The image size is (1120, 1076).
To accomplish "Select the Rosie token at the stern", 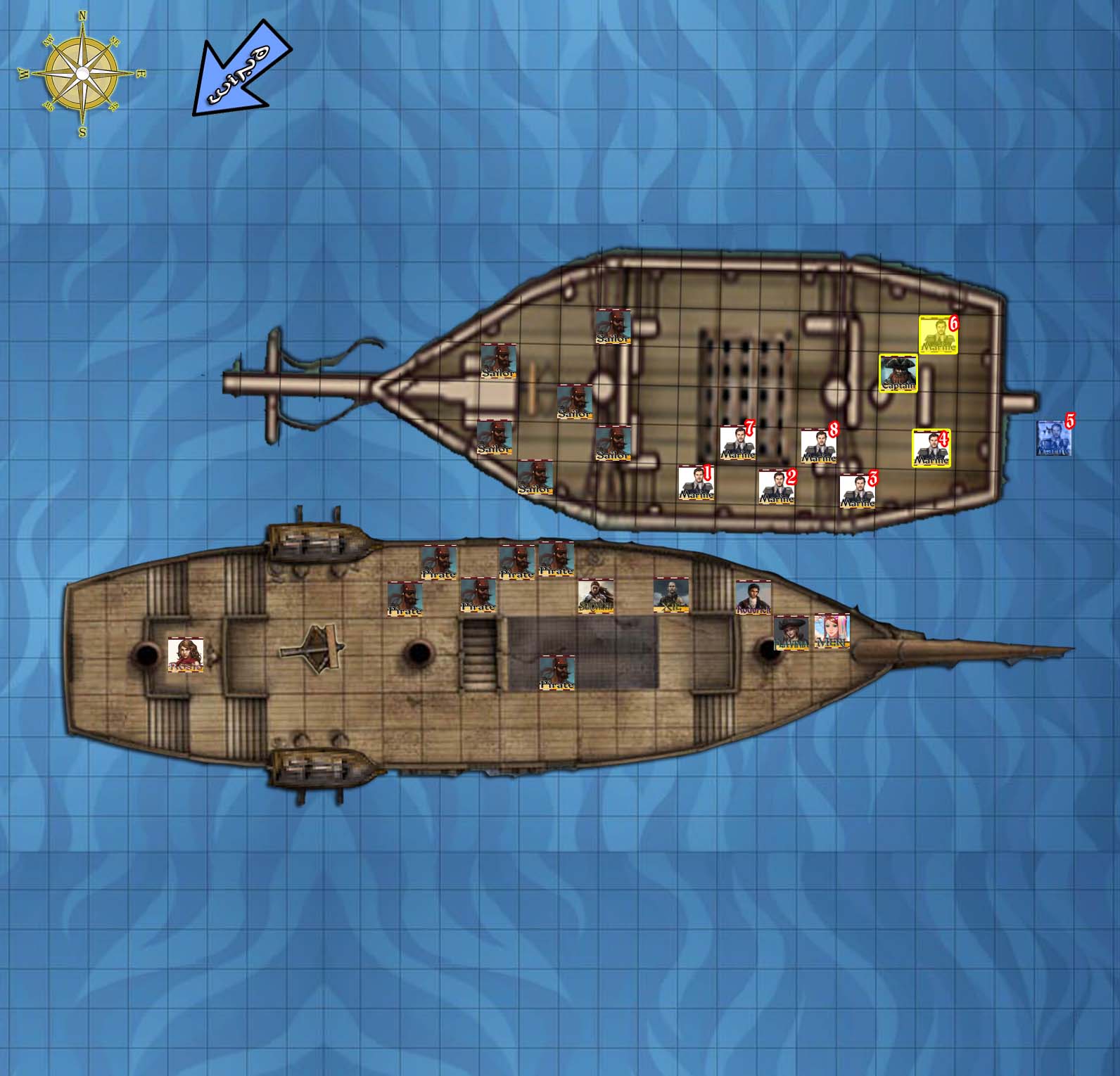I will pos(186,655).
